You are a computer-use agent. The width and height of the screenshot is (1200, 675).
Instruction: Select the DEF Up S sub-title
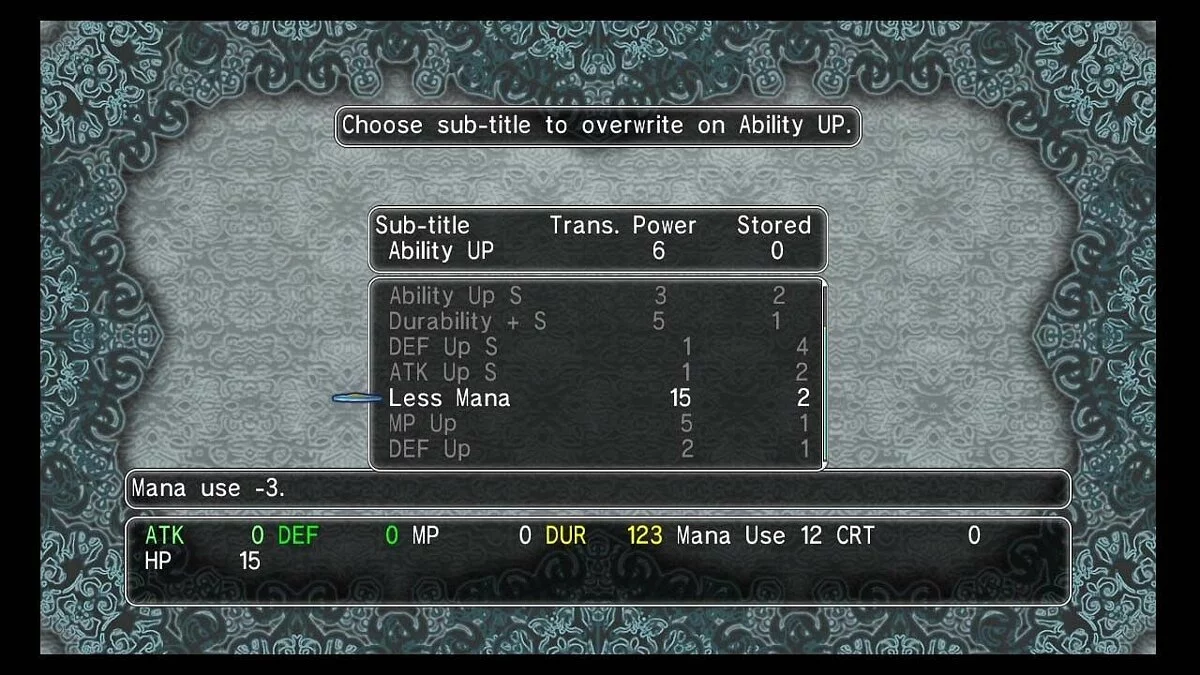pos(442,347)
